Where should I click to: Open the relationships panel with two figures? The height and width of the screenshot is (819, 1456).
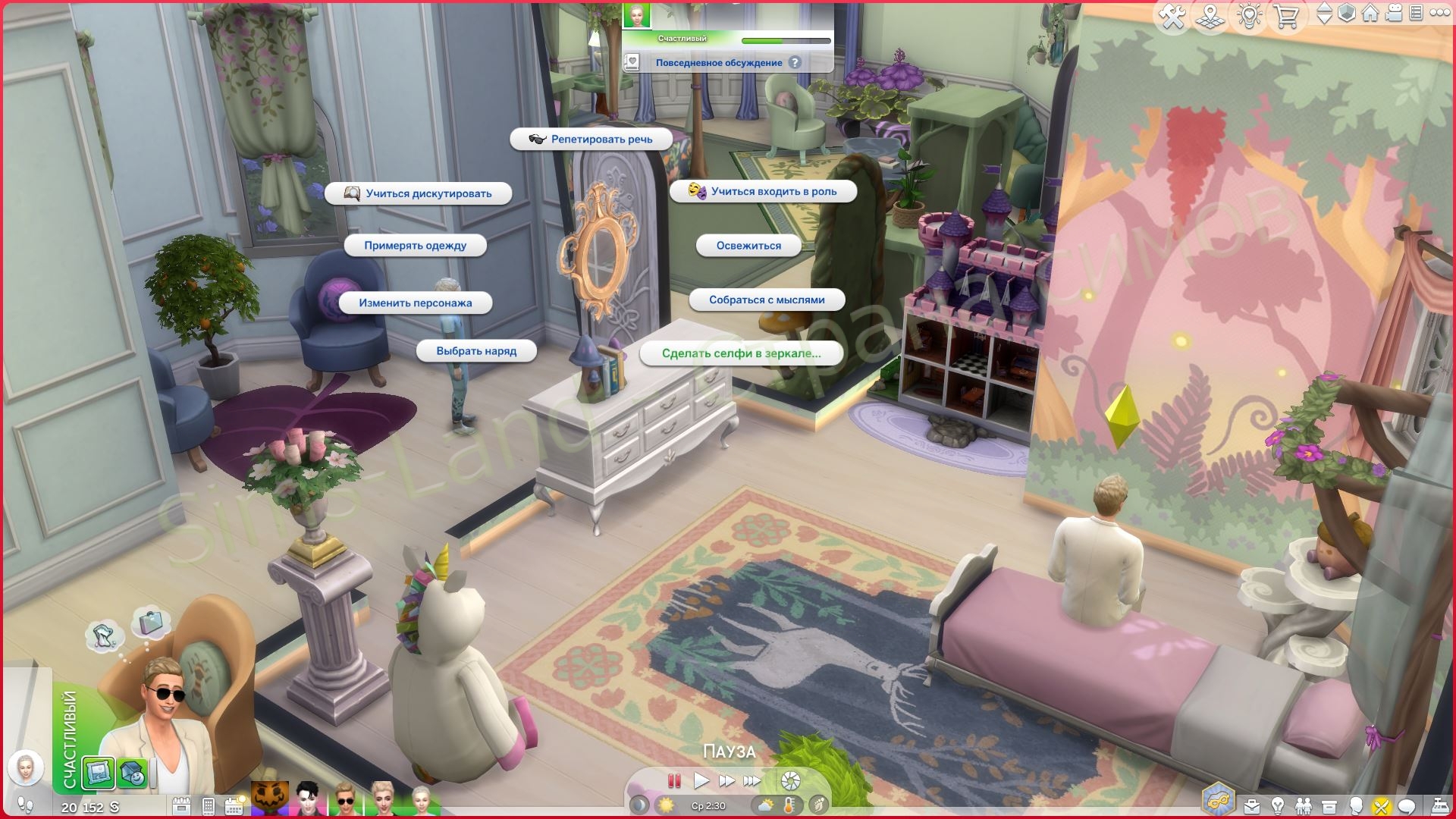click(x=1304, y=805)
